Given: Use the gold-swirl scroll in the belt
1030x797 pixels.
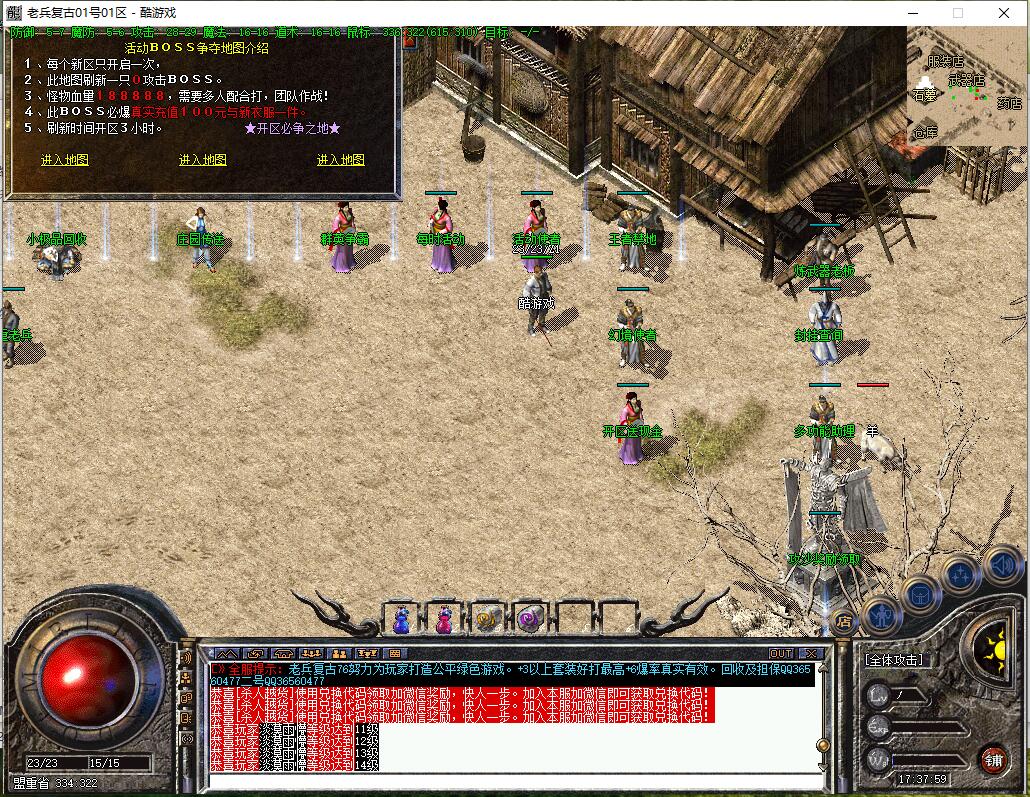Looking at the screenshot, I should click(x=487, y=620).
